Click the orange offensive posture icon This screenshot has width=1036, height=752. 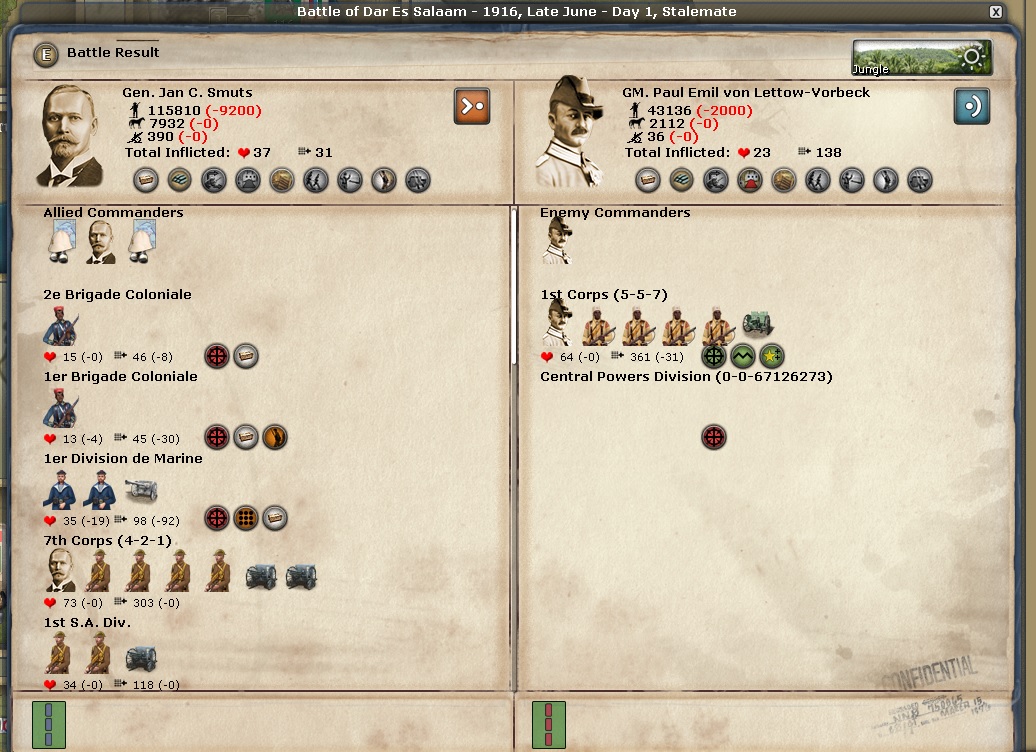point(472,105)
